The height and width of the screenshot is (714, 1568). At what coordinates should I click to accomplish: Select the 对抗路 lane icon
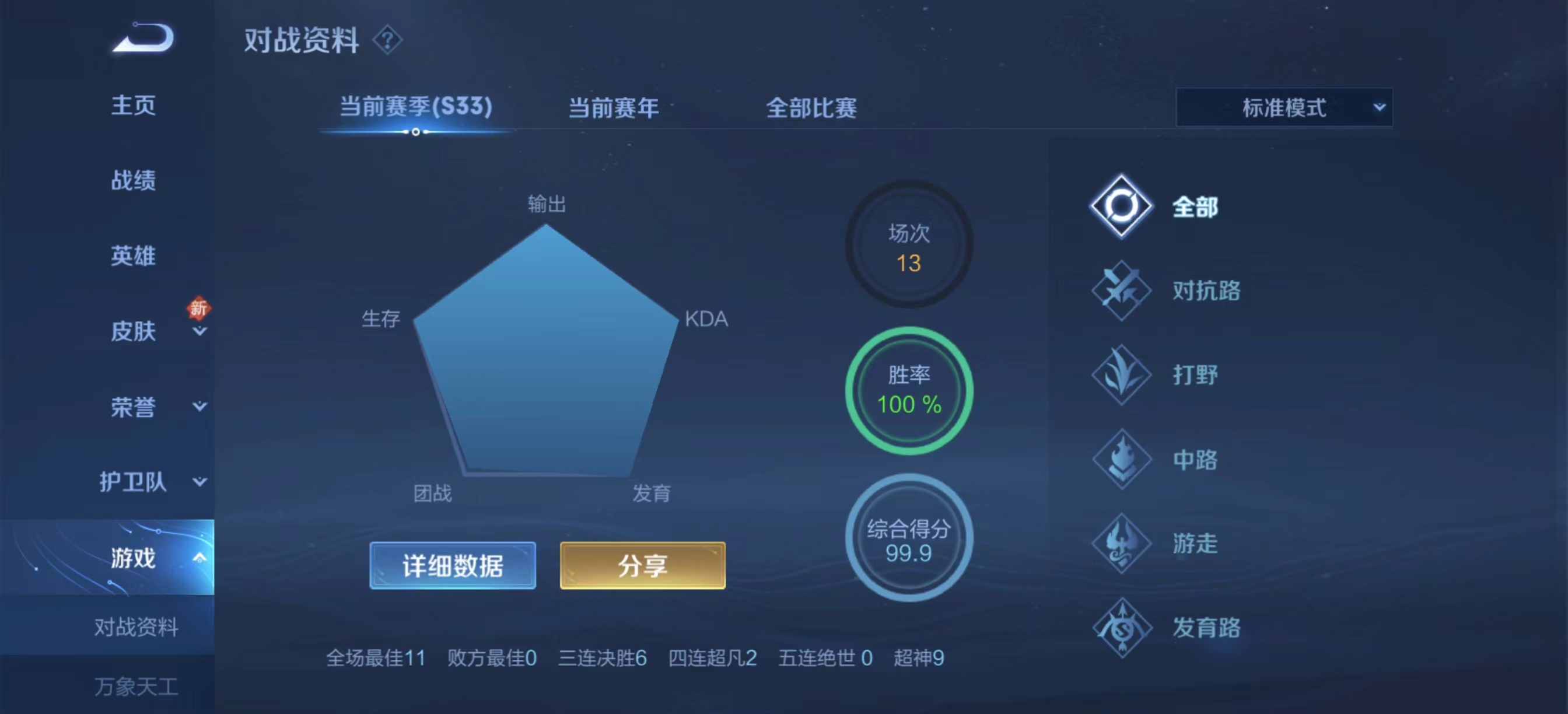(x=1122, y=291)
